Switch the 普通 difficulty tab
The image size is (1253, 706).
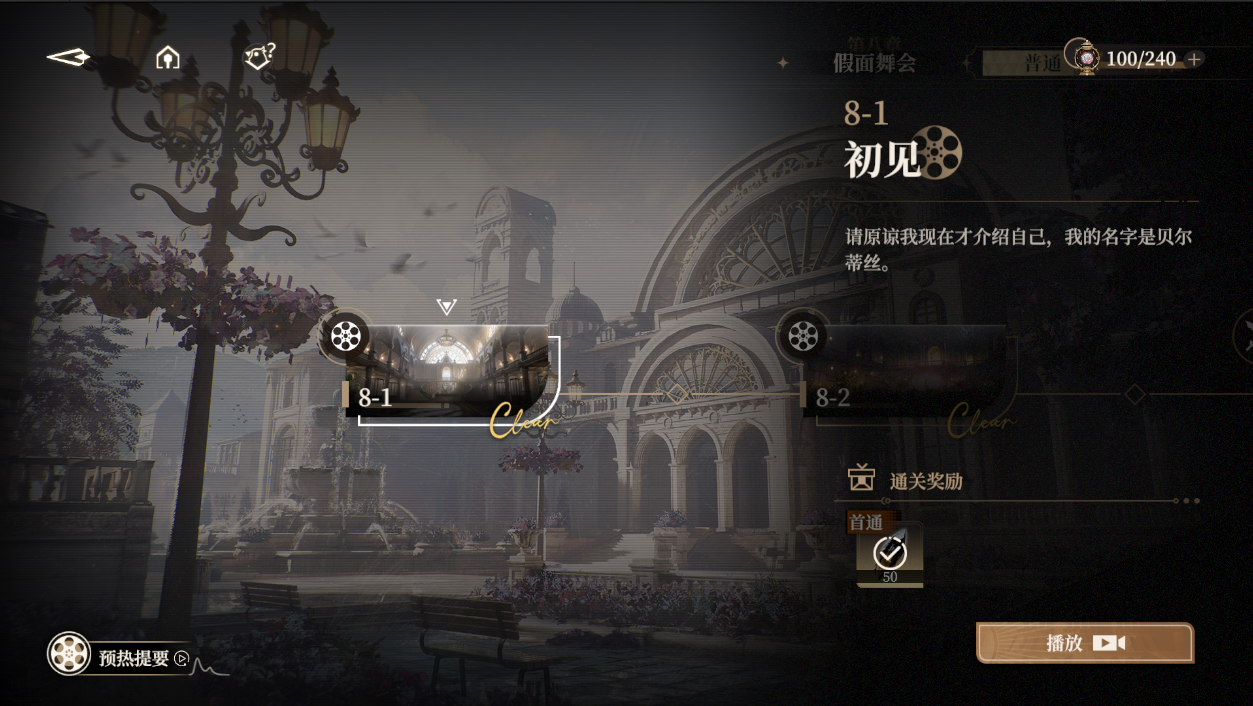click(x=1041, y=63)
